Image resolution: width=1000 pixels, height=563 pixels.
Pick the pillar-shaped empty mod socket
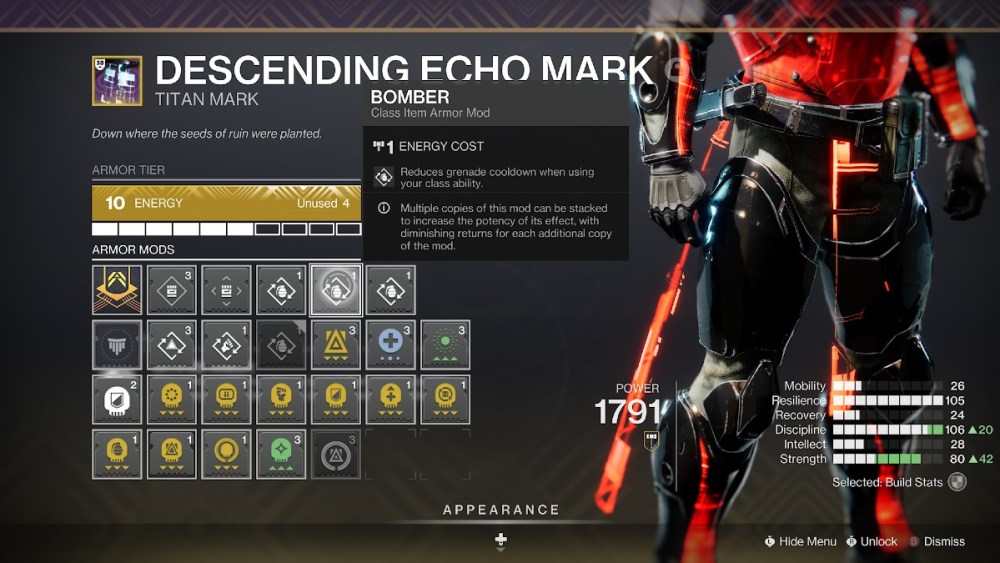point(117,345)
